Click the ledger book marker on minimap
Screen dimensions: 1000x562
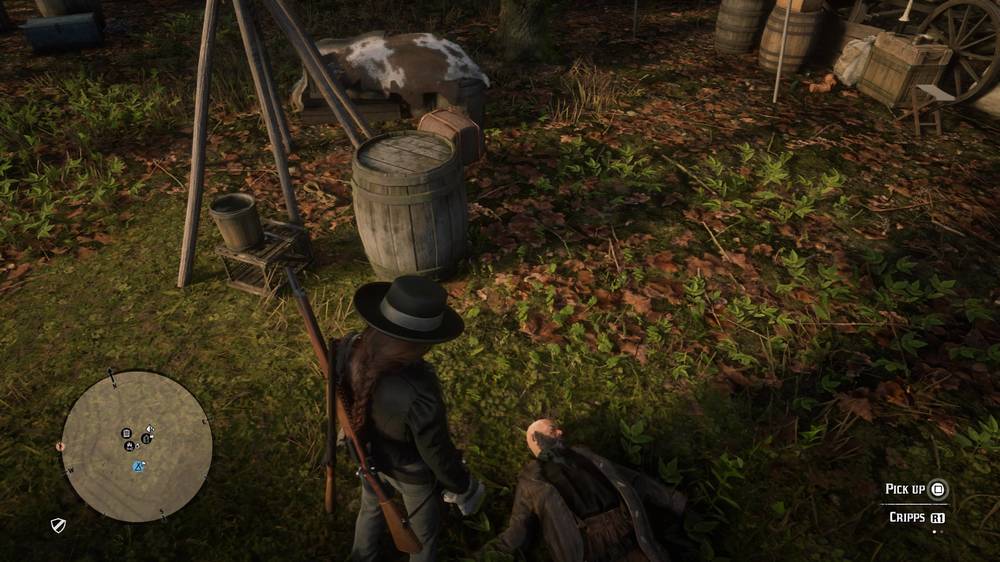point(127,434)
